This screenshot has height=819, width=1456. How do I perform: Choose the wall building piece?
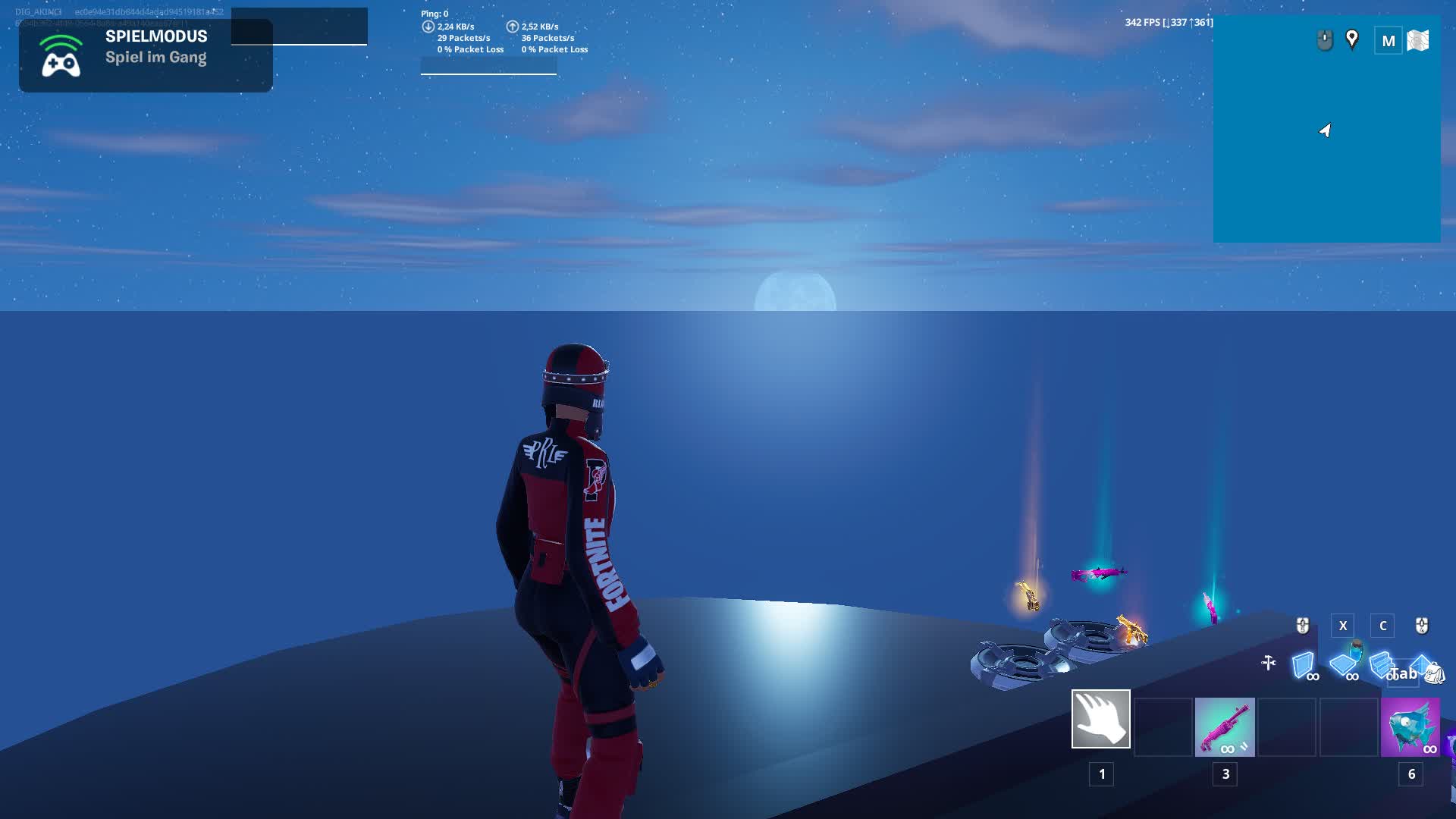coord(1304,665)
